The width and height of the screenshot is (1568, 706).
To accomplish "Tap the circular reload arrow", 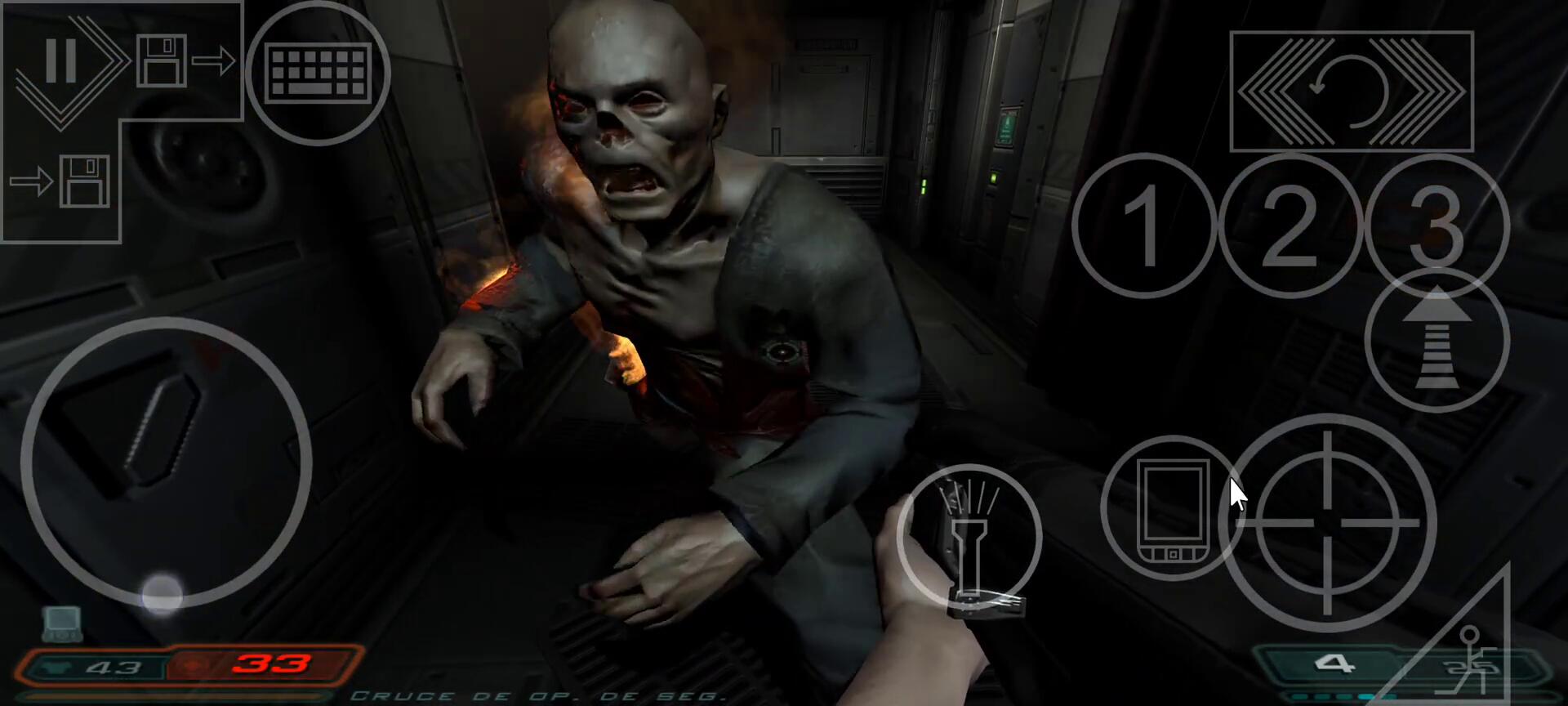I will coord(1351,92).
